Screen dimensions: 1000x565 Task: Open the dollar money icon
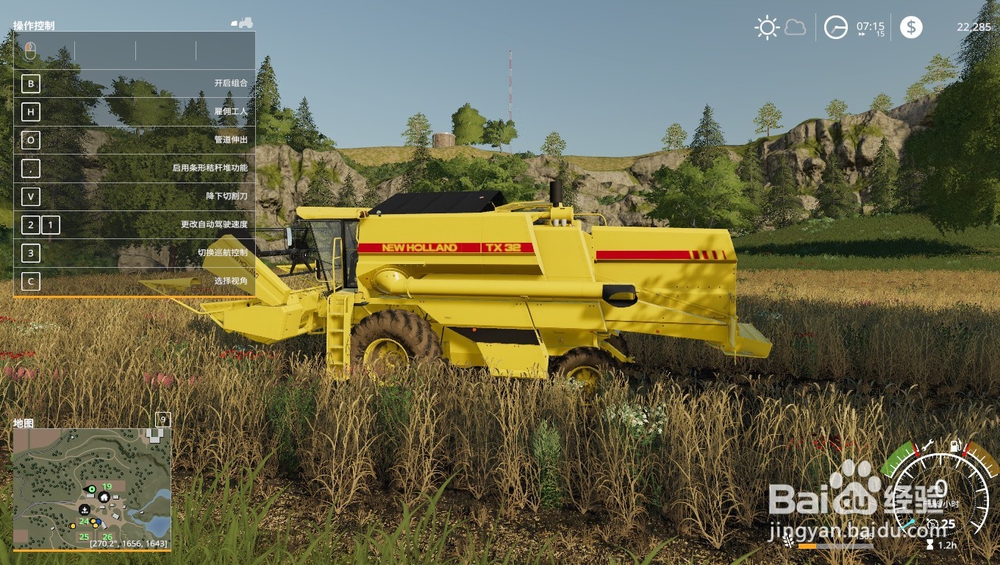pos(911,27)
